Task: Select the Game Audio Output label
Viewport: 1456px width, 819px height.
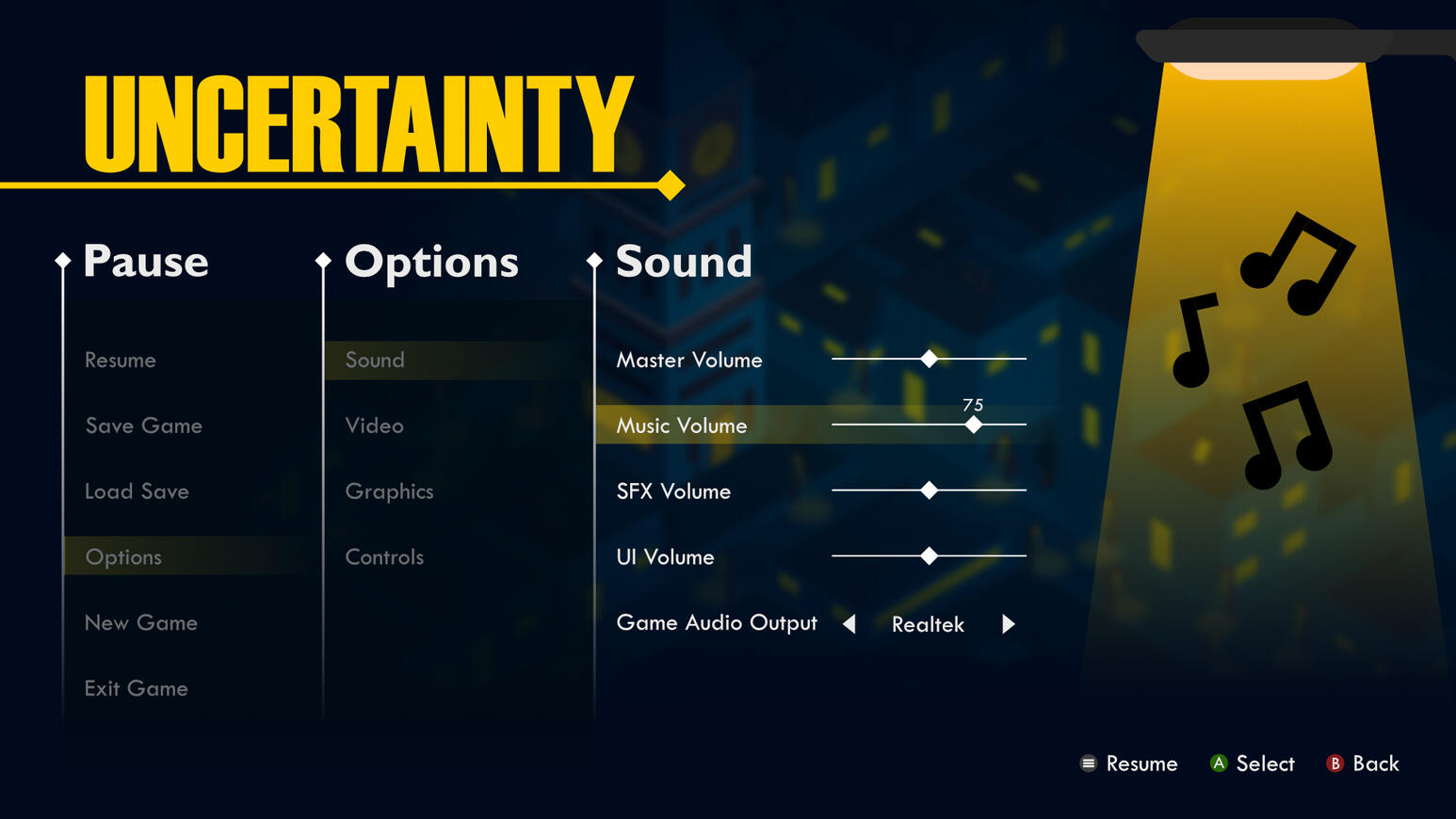Action: (x=717, y=623)
